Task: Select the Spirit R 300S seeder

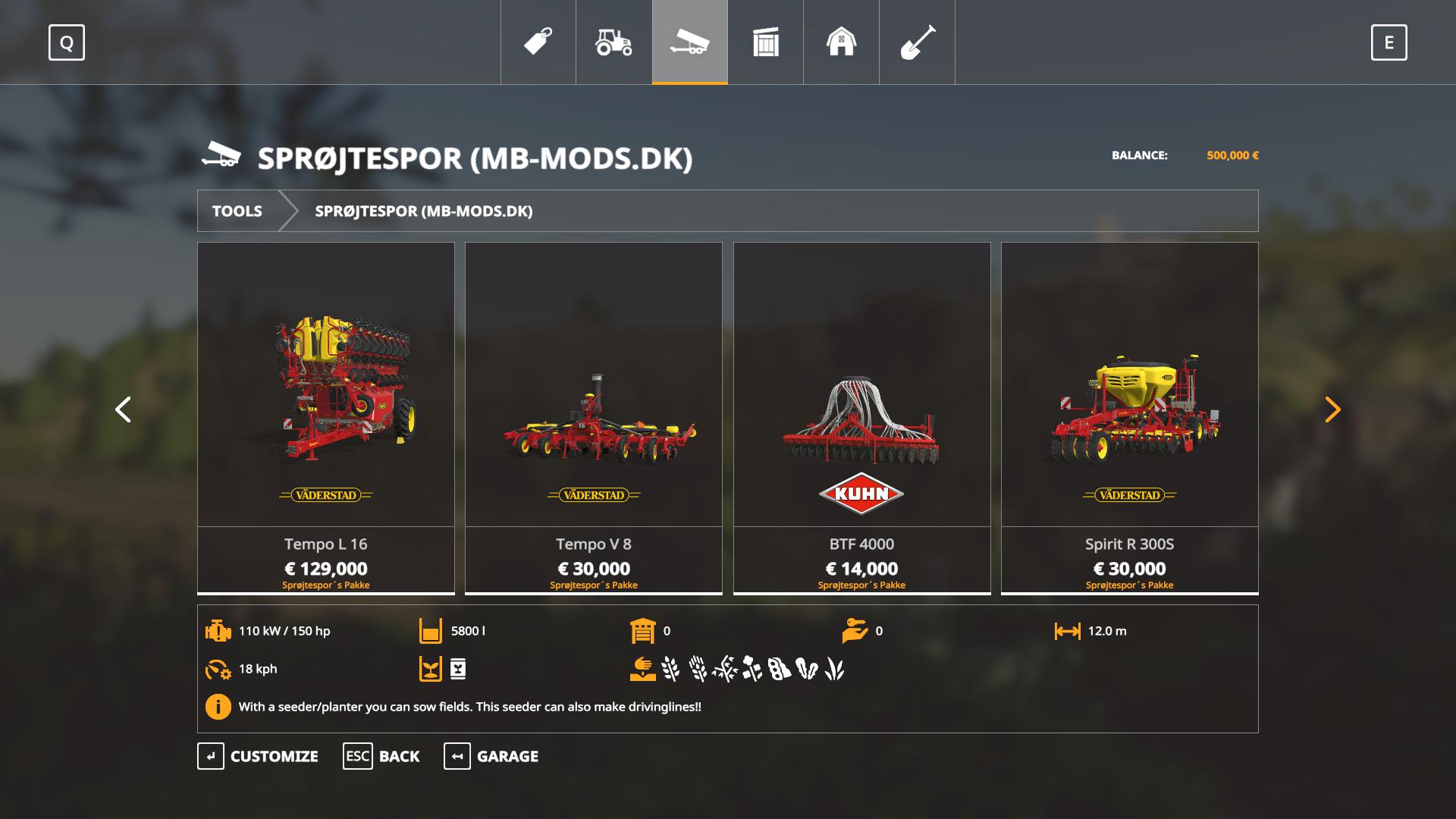Action: point(1129,417)
